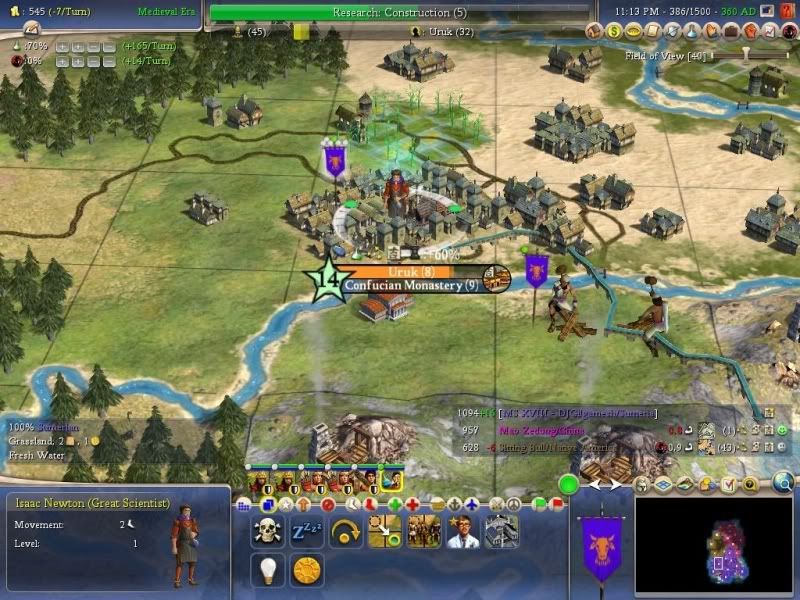Skip turn with the curved arrow button
The image size is (800, 600).
[345, 530]
